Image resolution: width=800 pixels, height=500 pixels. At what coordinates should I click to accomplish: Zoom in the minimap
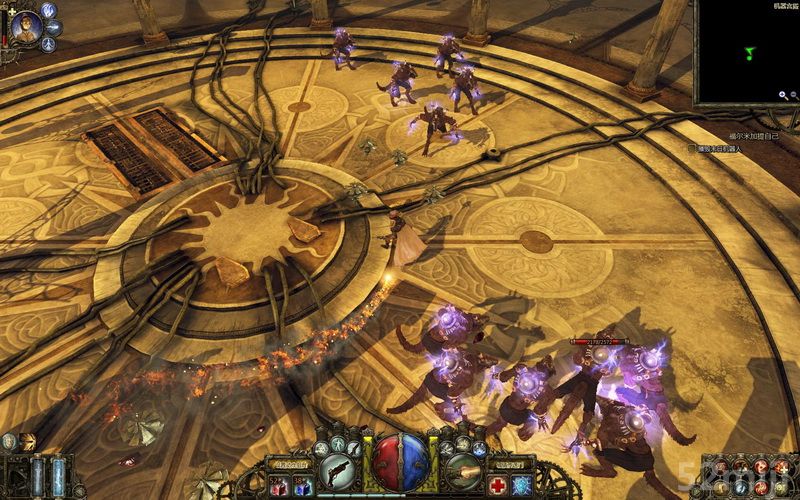(782, 95)
